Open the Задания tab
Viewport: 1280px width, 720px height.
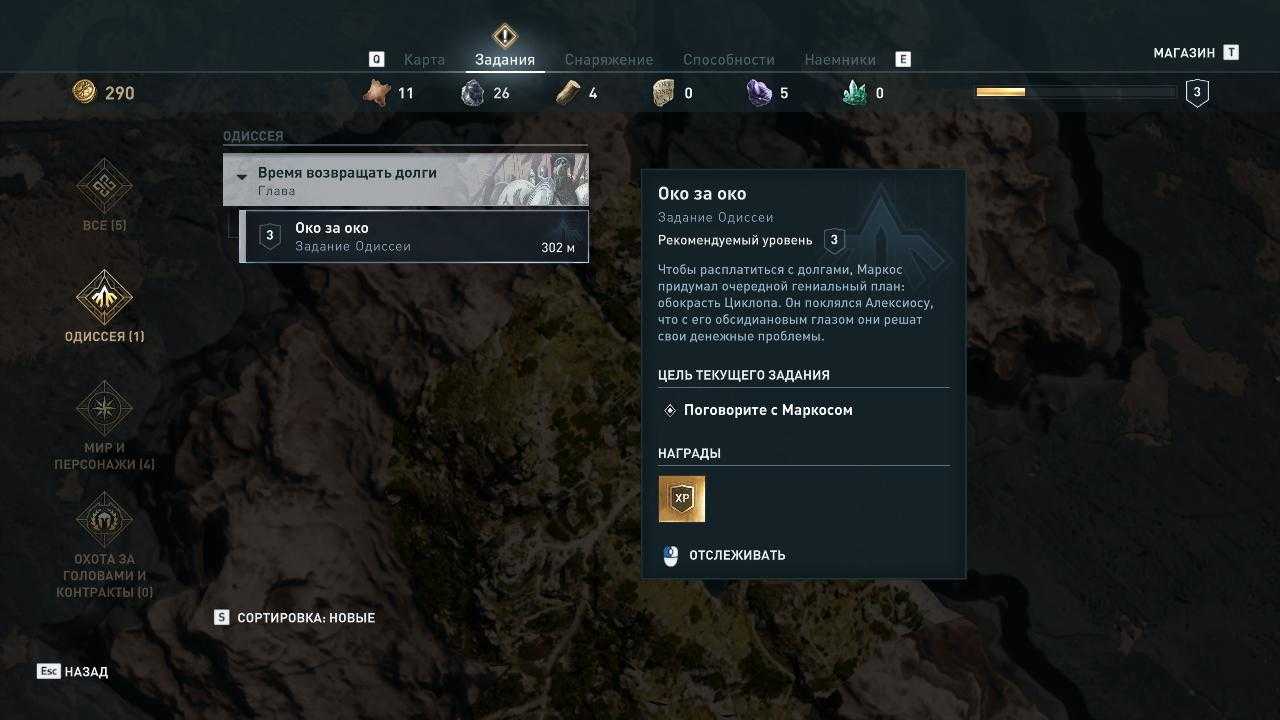[505, 60]
